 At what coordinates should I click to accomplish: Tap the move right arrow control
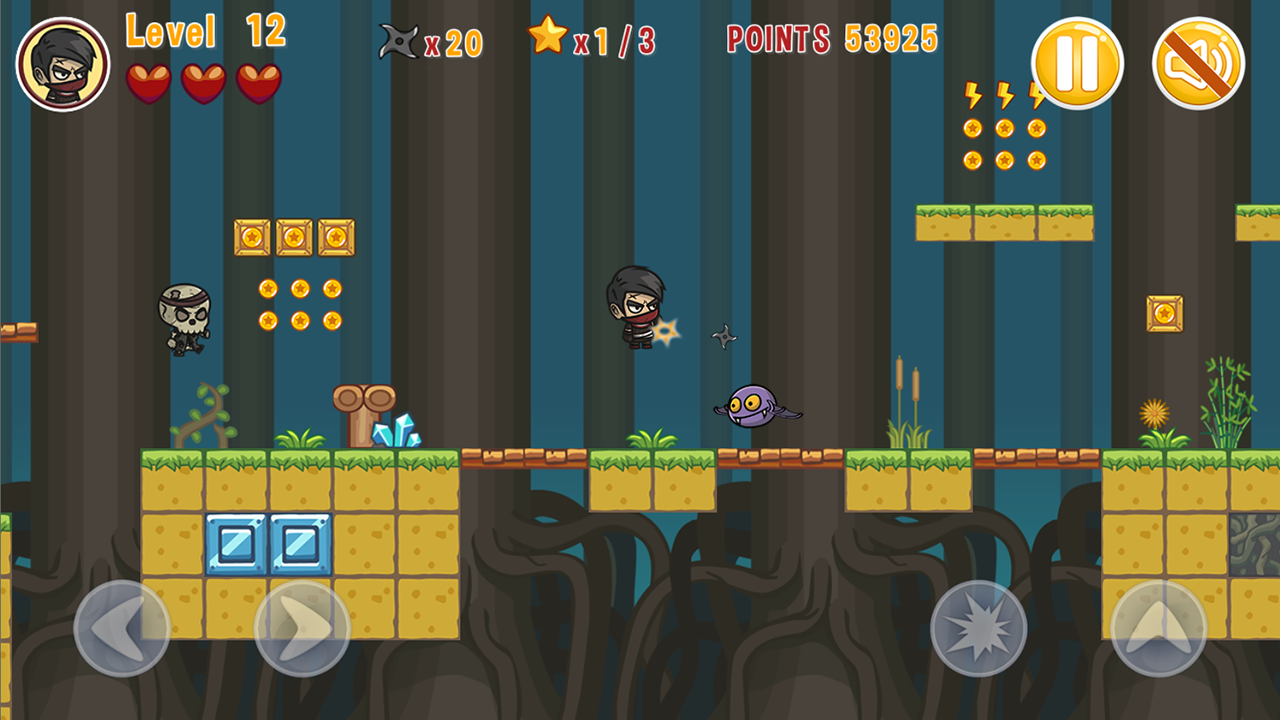coord(302,628)
